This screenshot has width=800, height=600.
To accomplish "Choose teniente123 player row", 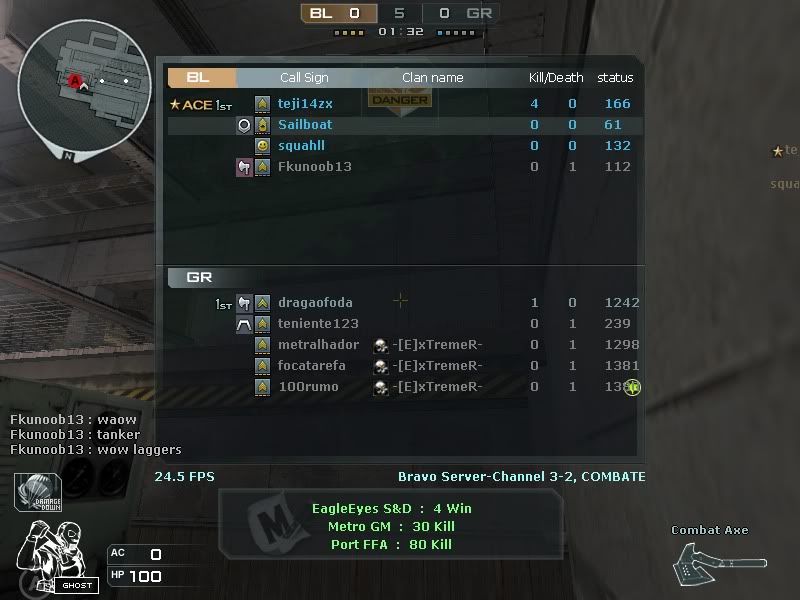I will pyautogui.click(x=318, y=324).
